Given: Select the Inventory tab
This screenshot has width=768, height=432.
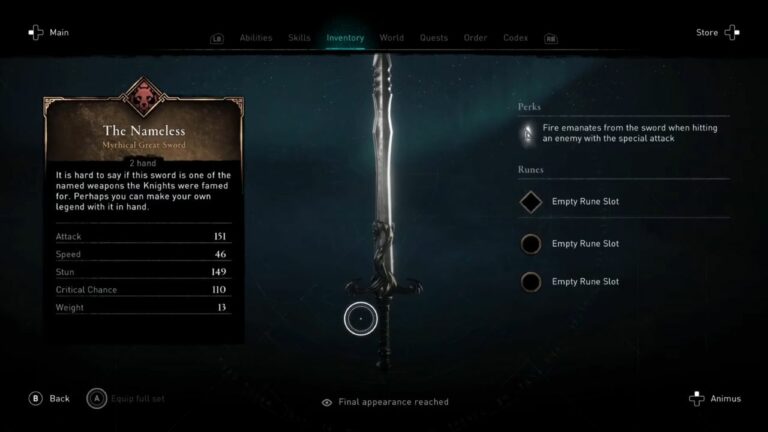Looking at the screenshot, I should tap(345, 38).
